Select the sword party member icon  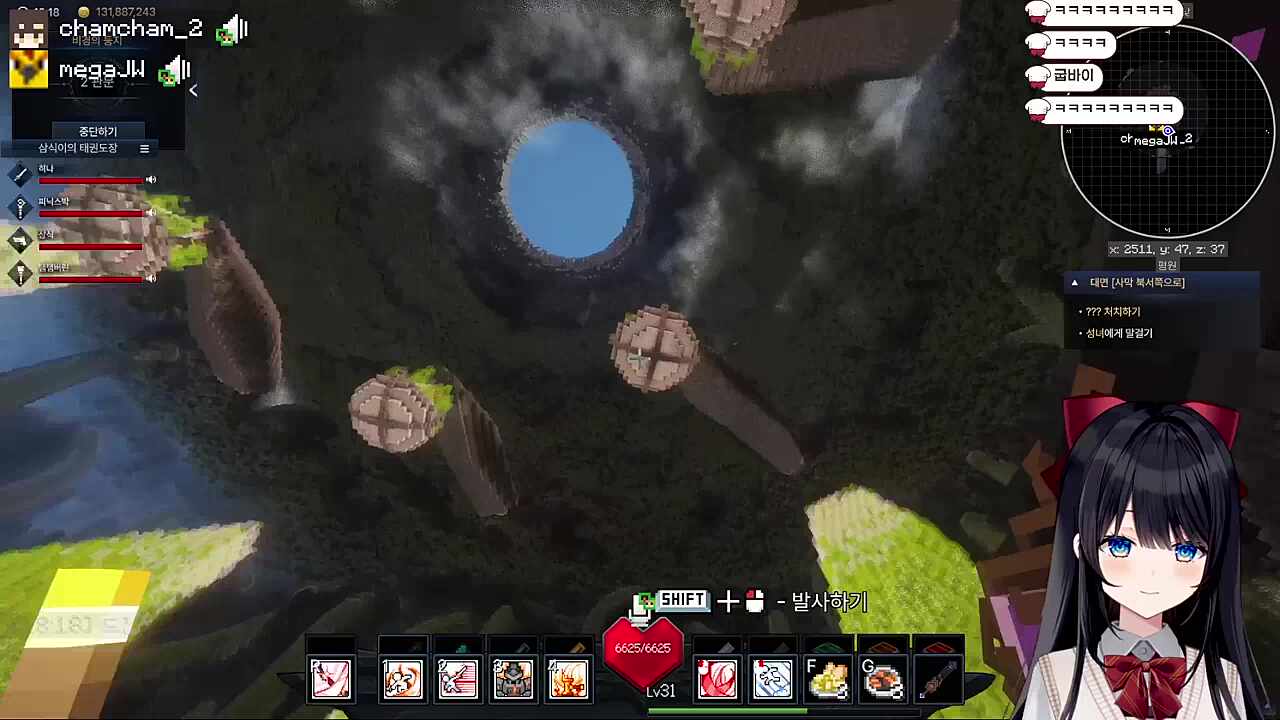[20, 174]
